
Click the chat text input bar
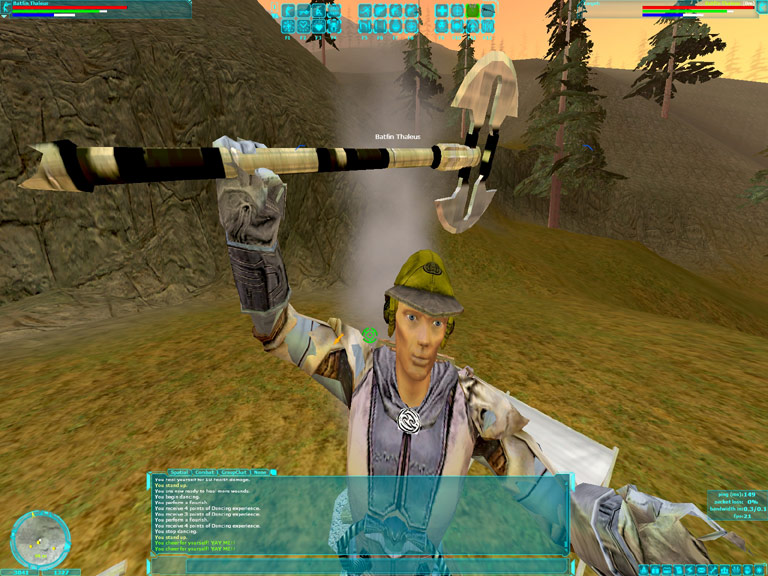[360, 565]
